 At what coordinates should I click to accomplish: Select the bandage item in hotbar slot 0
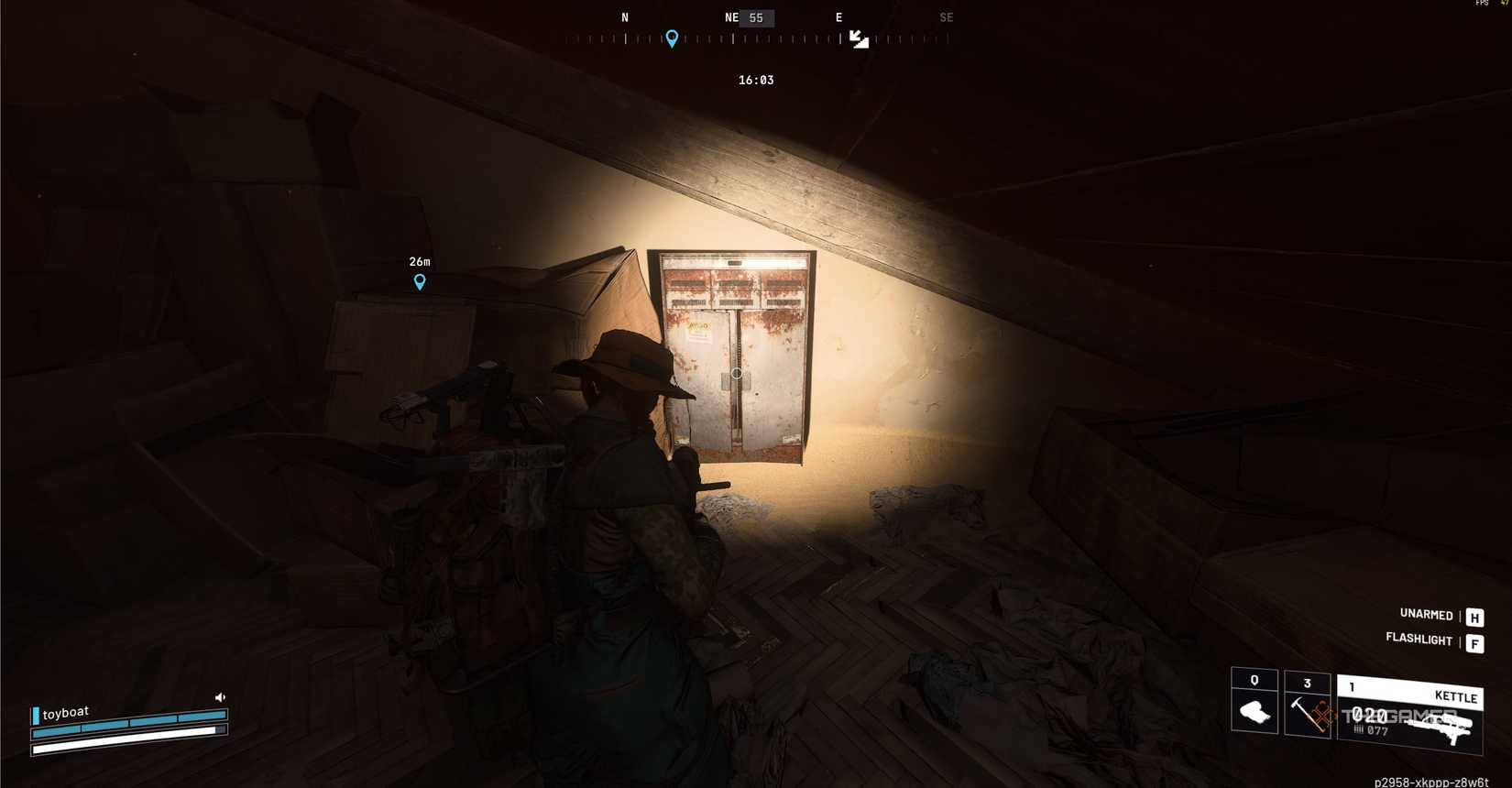[1254, 713]
